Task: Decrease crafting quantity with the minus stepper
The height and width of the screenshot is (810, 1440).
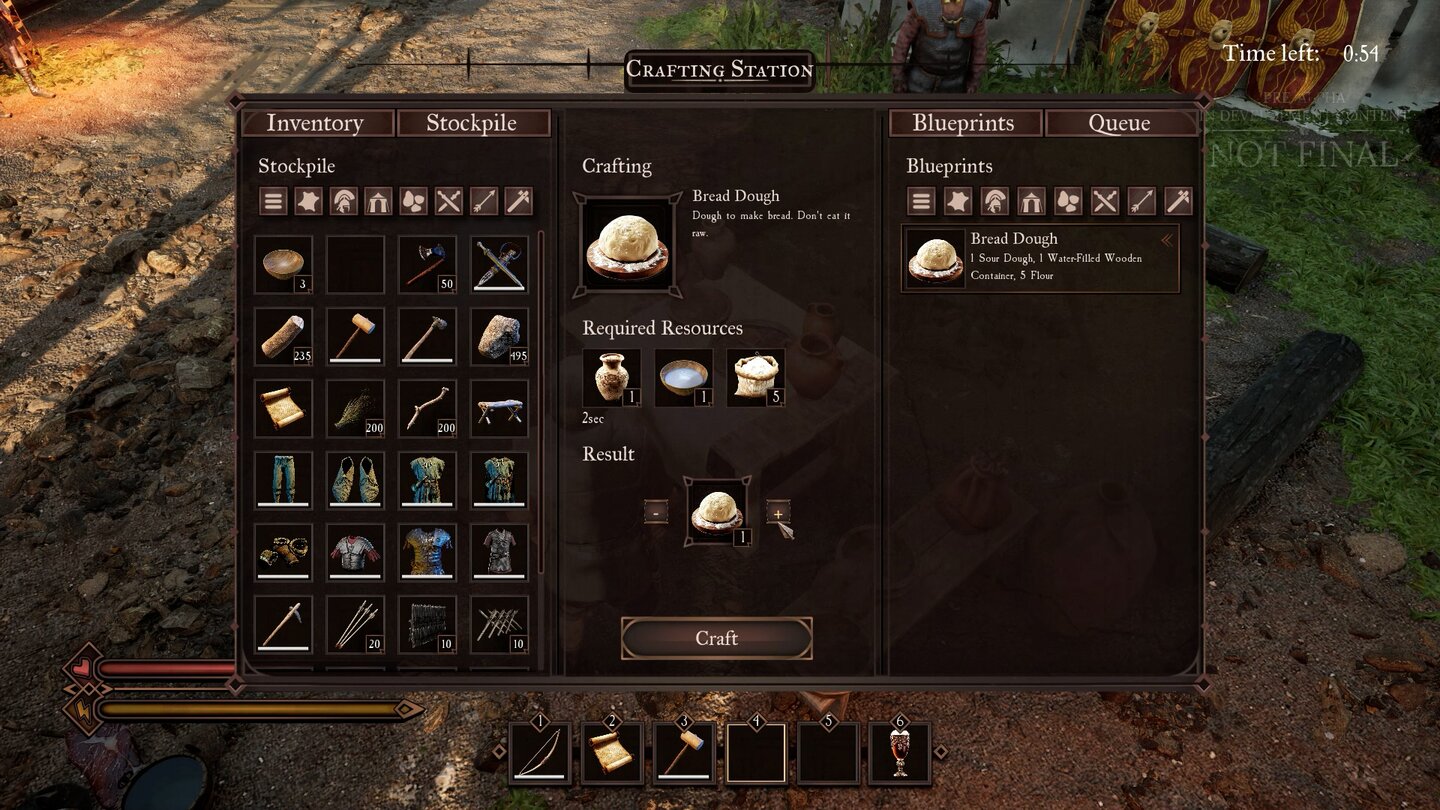Action: (x=655, y=512)
